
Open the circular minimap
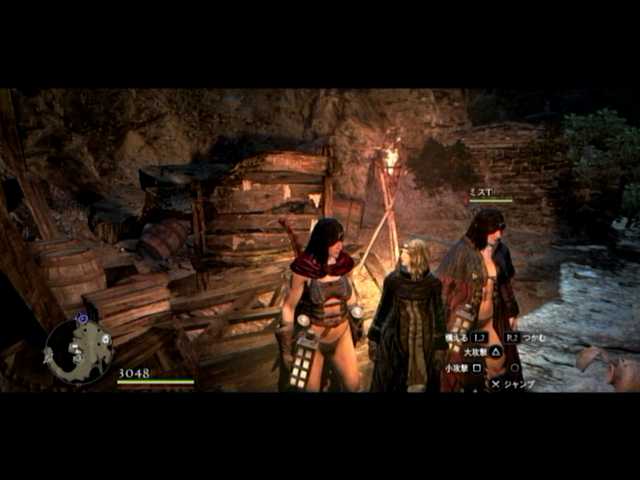(x=78, y=350)
